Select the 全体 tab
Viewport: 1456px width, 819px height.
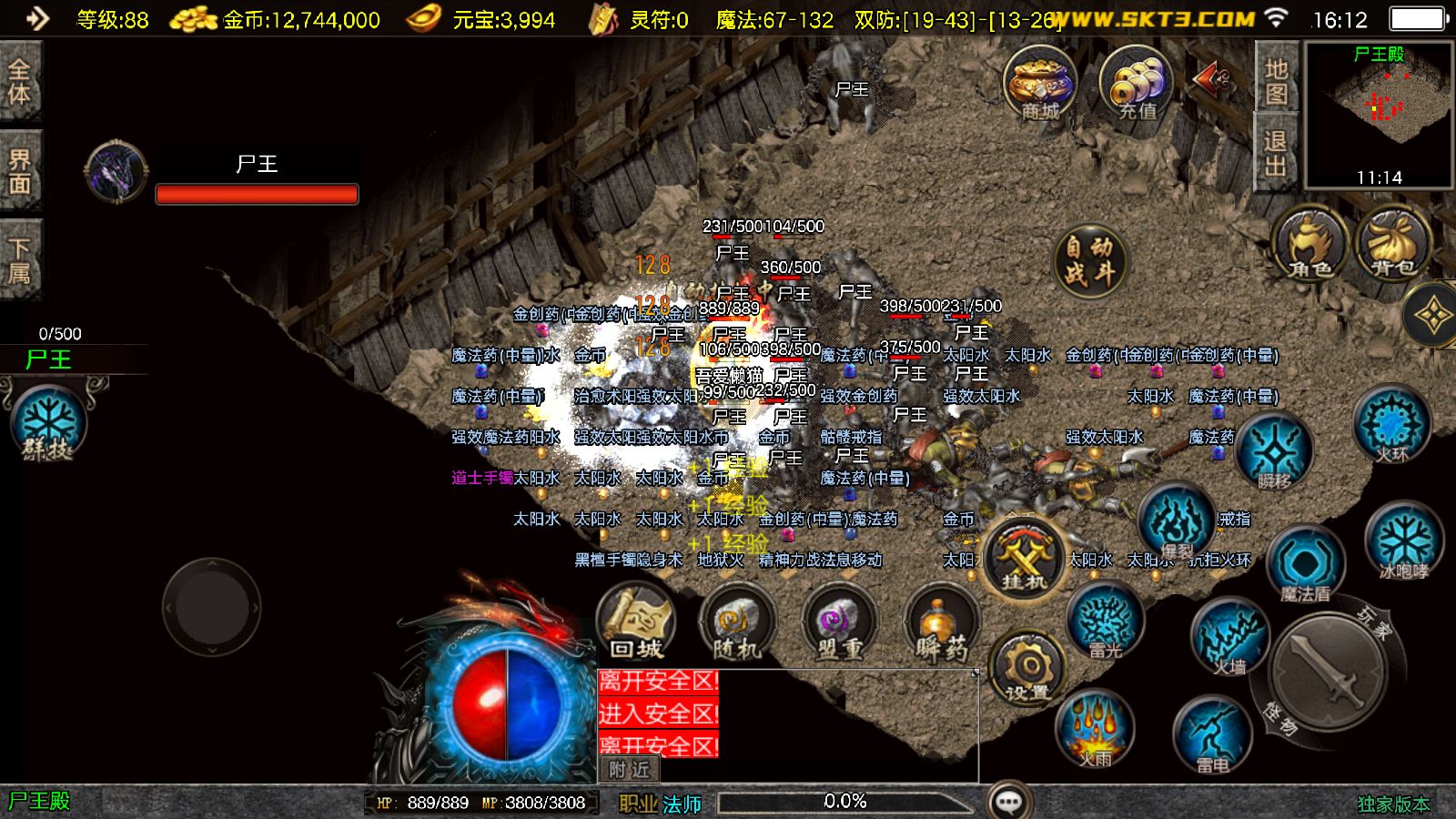(x=20, y=82)
